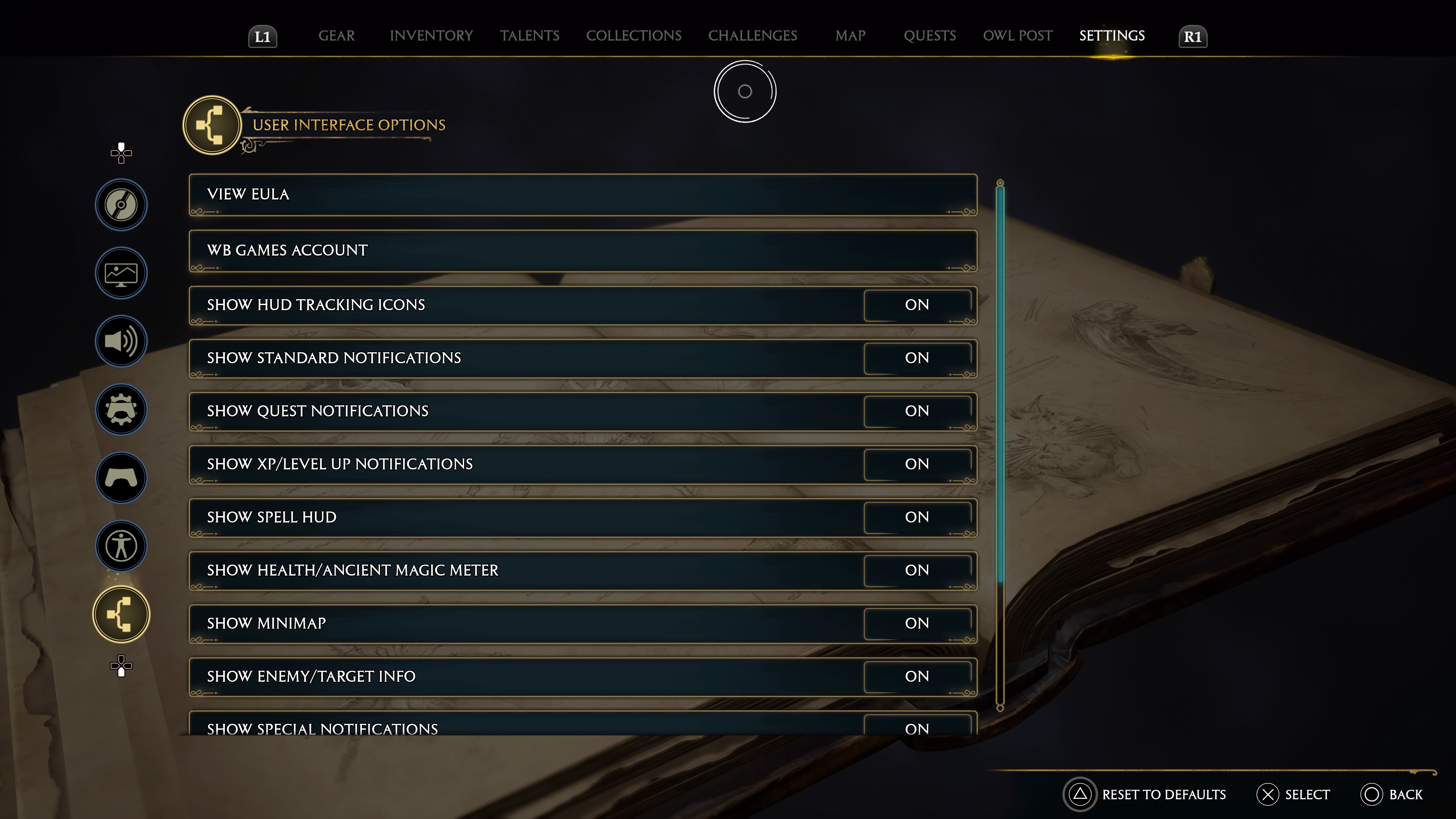The image size is (1456, 819).
Task: Switch to the MAP tab
Action: 850,36
